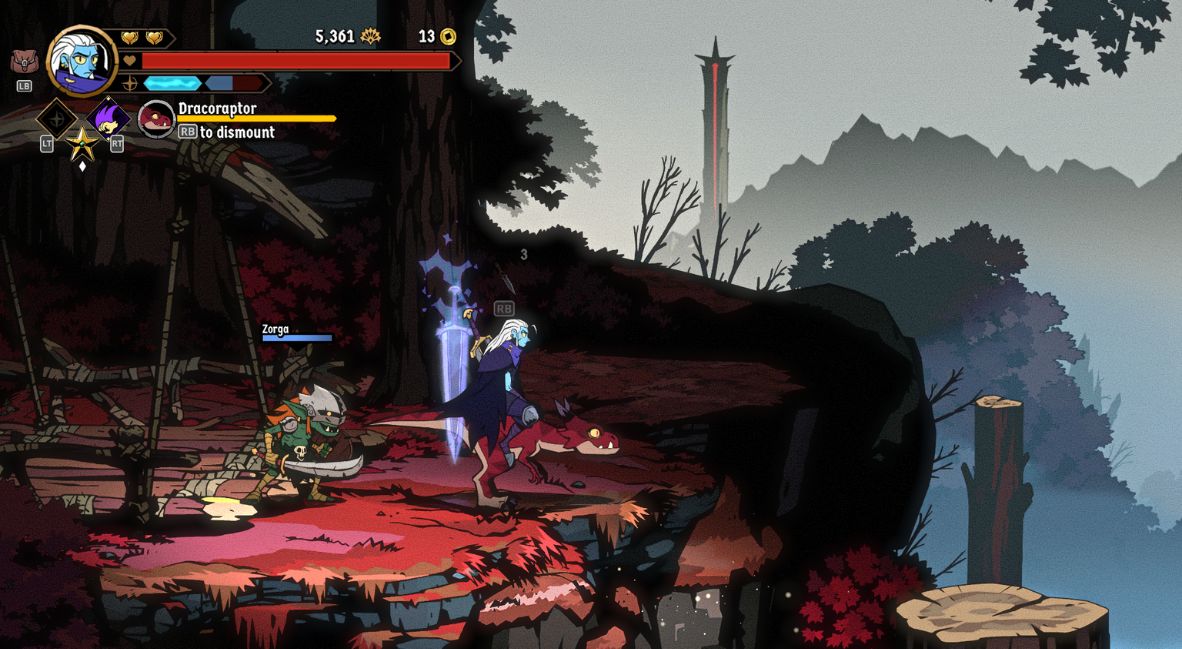Viewport: 1182px width, 649px height.
Task: Open the leather backpack inventory icon
Action: pyautogui.click(x=24, y=62)
